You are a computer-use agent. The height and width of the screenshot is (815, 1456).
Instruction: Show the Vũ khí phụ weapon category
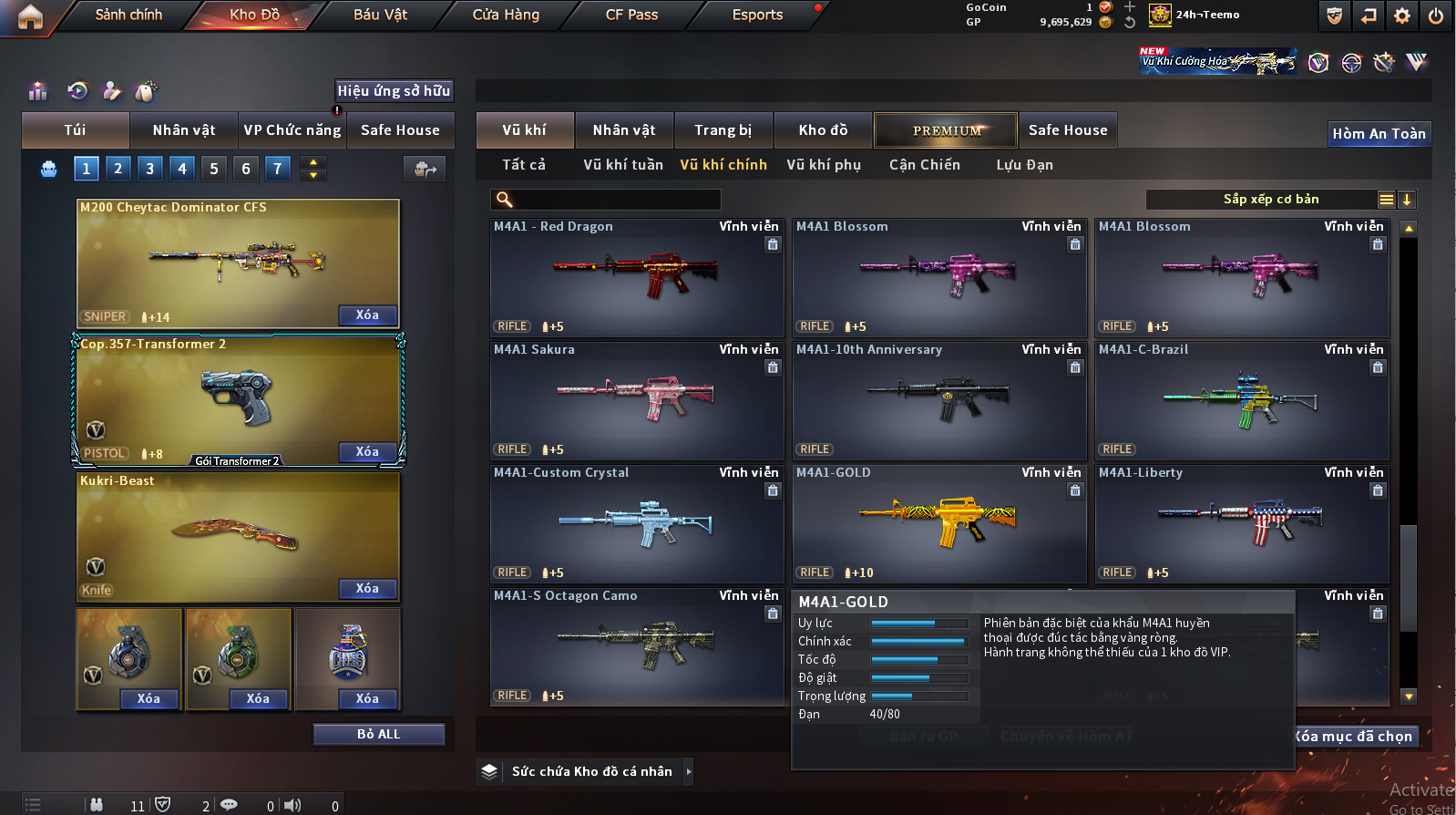[824, 165]
